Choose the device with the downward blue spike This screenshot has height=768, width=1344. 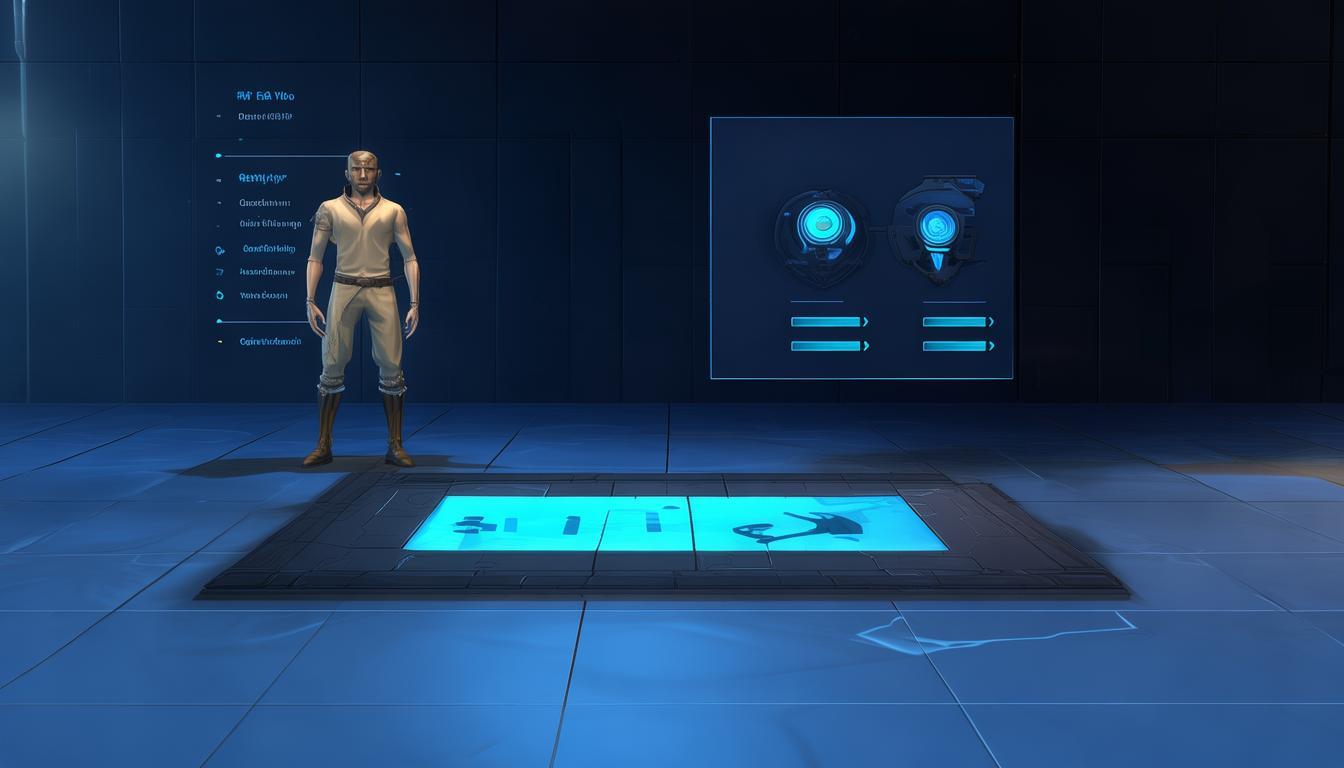tap(937, 230)
